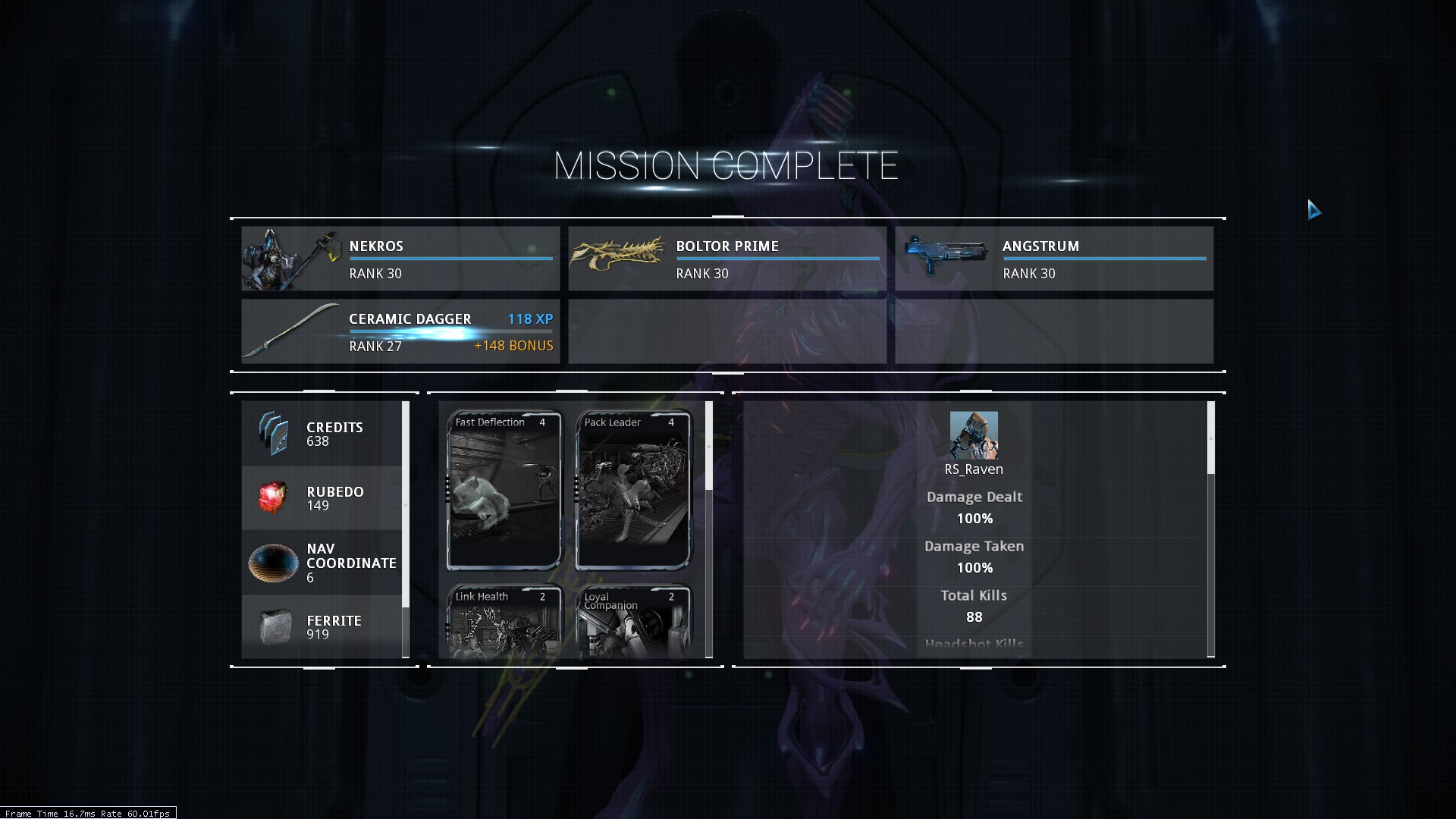
Task: Select the Loyal Companion mod card
Action: (x=633, y=620)
